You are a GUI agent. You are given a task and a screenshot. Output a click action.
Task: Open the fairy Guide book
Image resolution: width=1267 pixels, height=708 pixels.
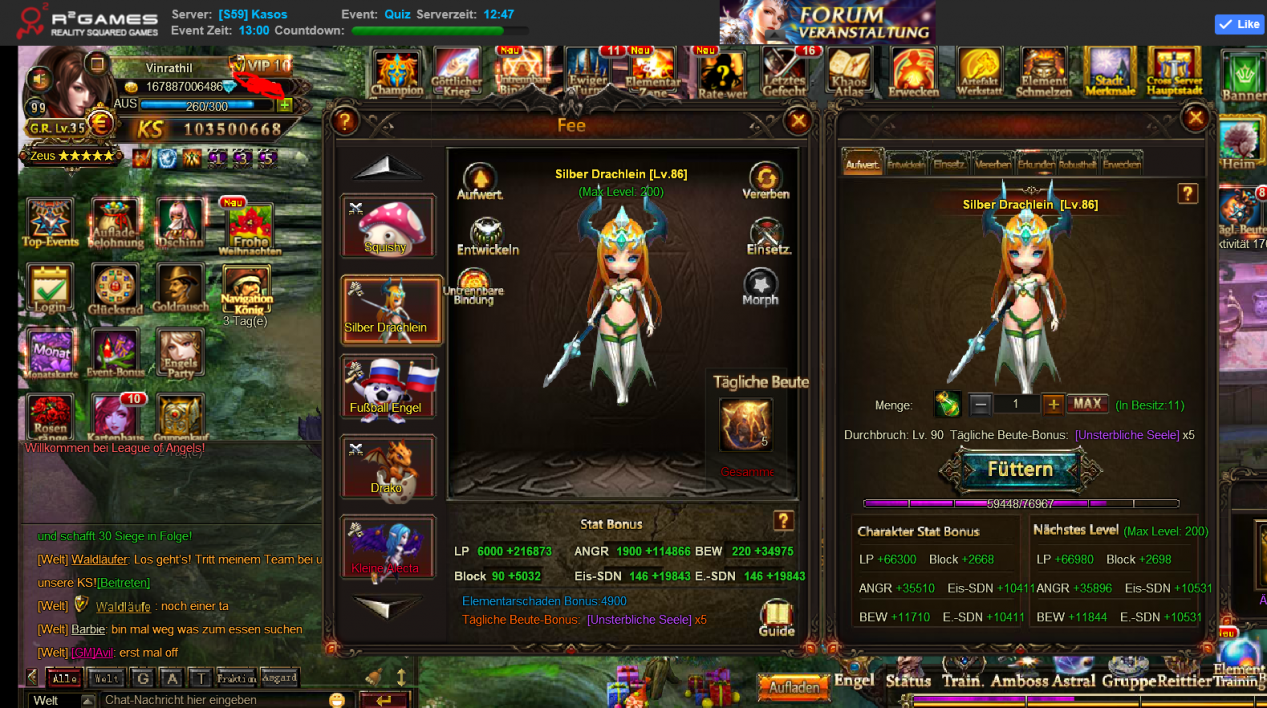pyautogui.click(x=776, y=618)
